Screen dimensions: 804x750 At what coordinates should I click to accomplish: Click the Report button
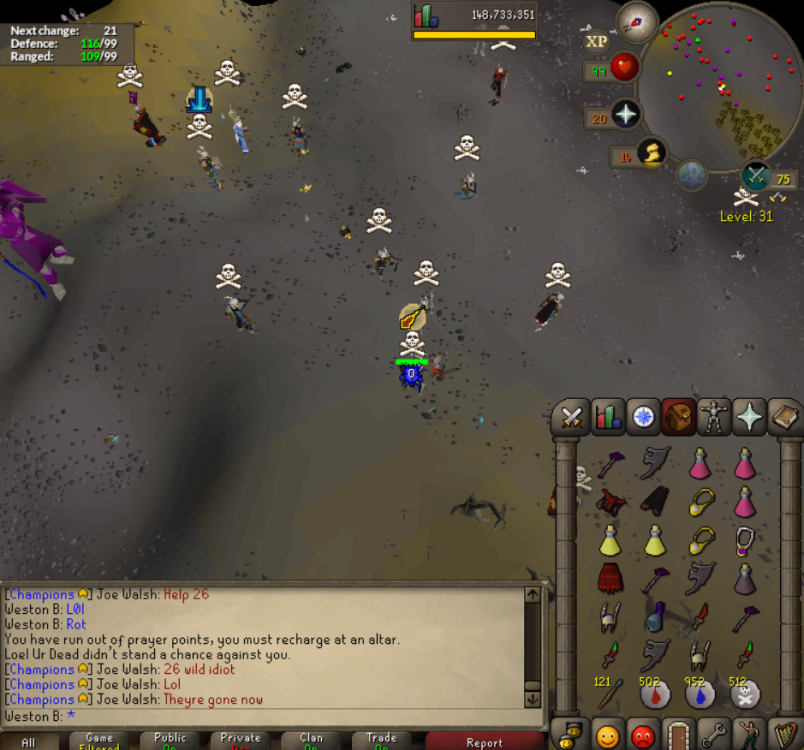coord(484,741)
